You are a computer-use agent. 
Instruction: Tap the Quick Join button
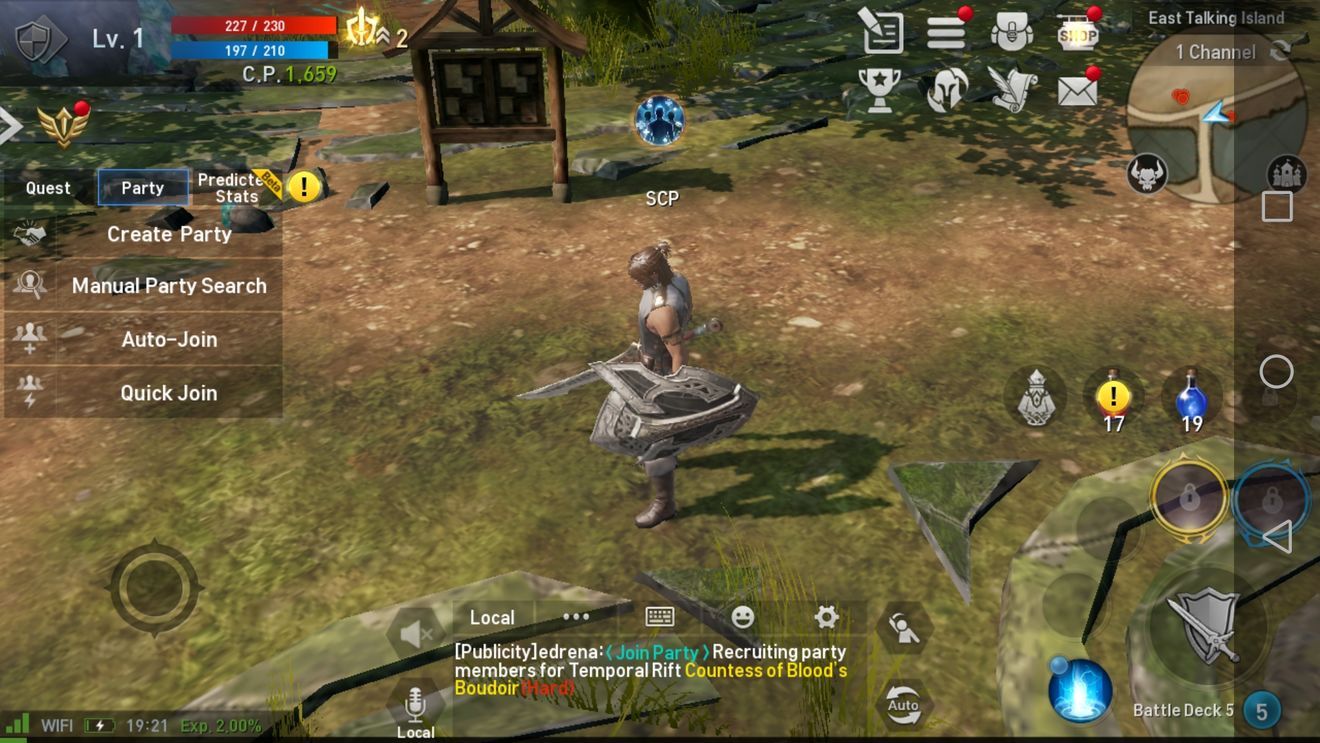[169, 393]
